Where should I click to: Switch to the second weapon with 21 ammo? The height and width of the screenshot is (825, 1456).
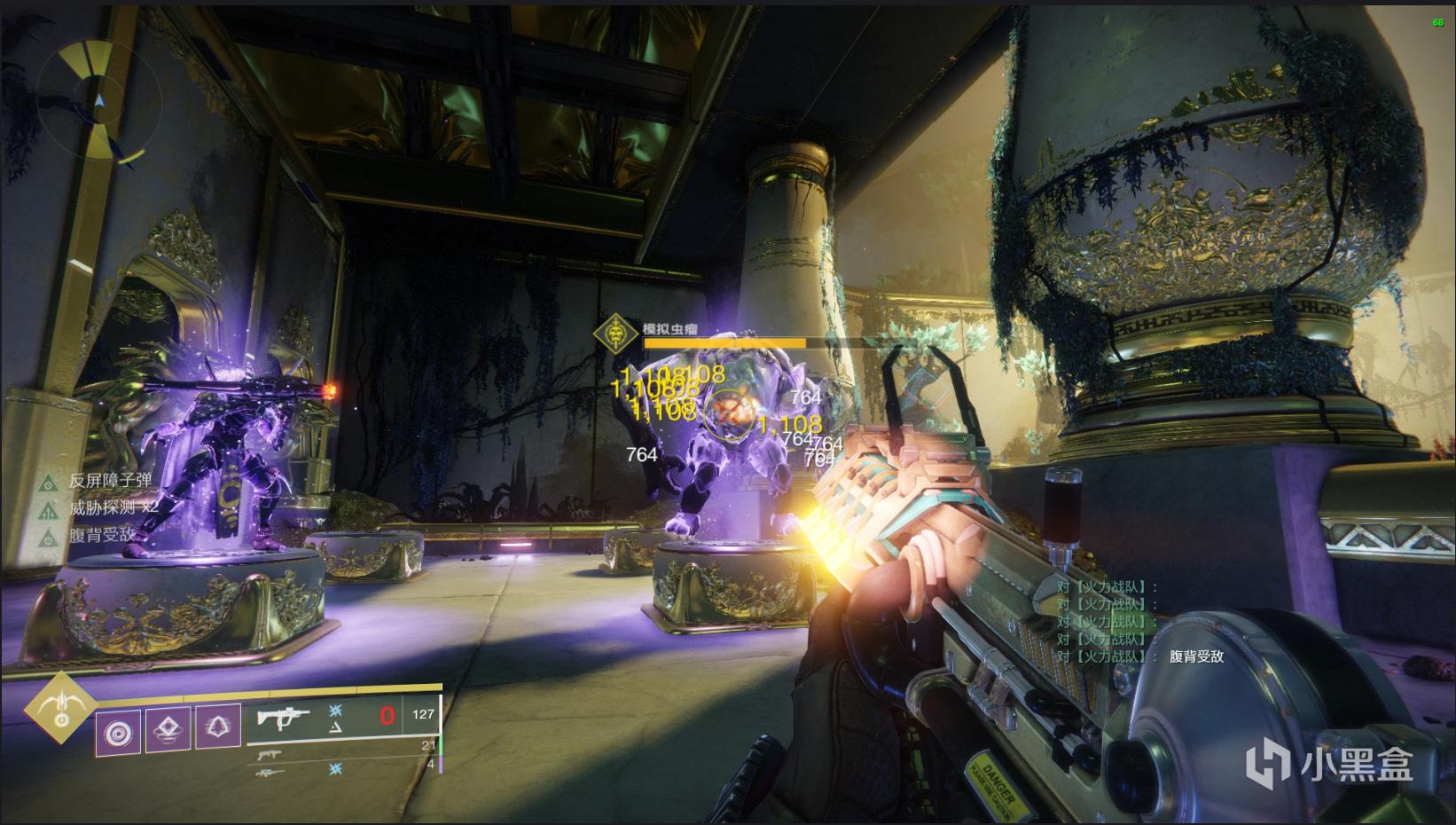tap(266, 754)
